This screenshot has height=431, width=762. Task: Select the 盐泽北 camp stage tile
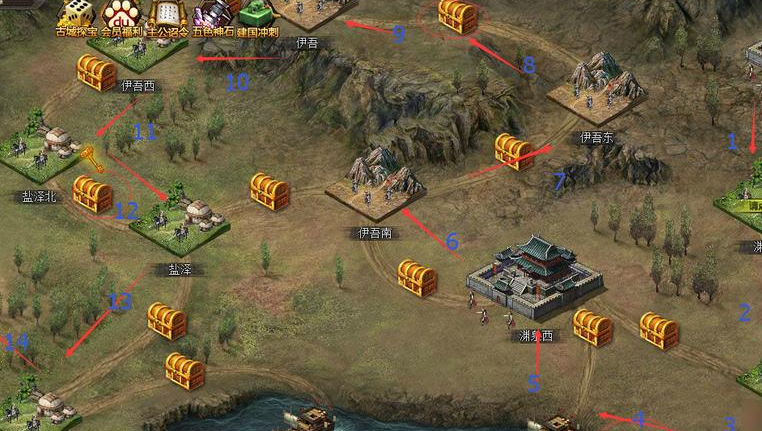tap(44, 152)
